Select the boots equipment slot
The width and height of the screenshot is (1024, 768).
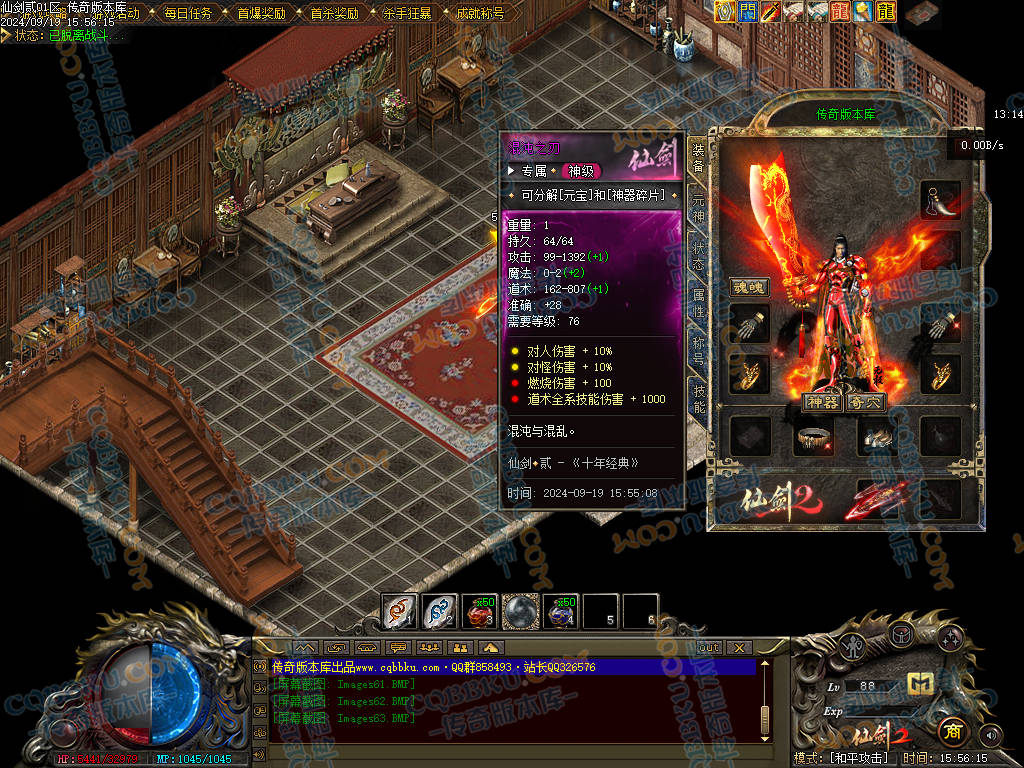tap(877, 436)
